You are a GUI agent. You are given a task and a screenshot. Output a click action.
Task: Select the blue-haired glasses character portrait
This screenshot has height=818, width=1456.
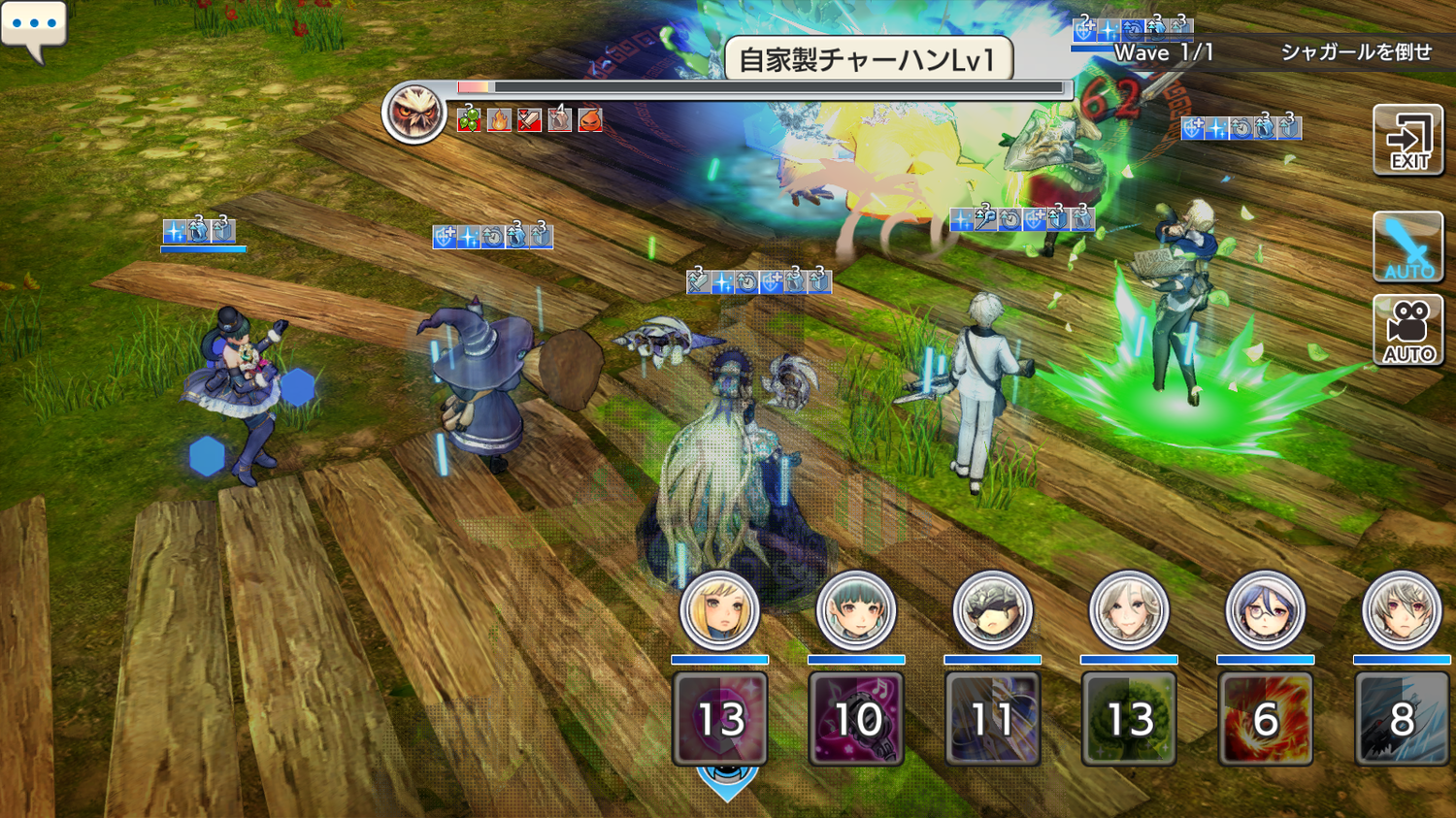(x=1265, y=611)
